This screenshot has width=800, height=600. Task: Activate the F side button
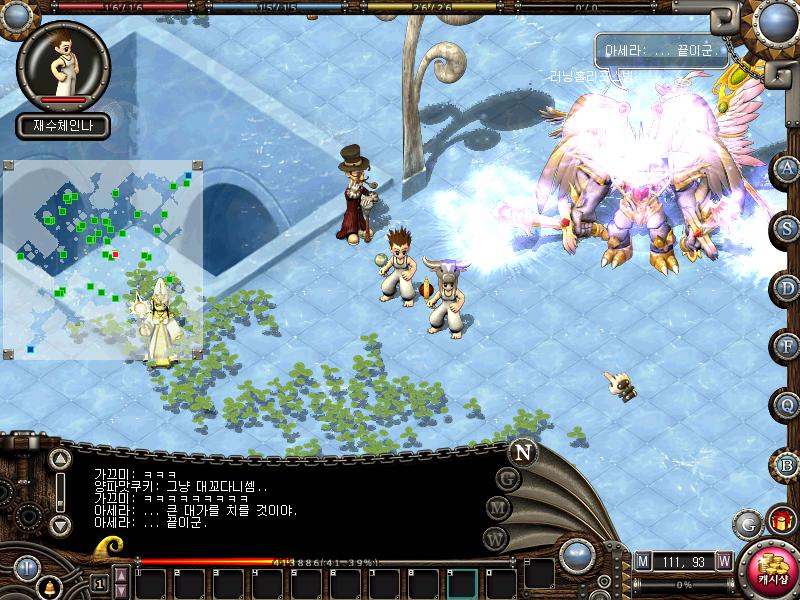[x=788, y=346]
